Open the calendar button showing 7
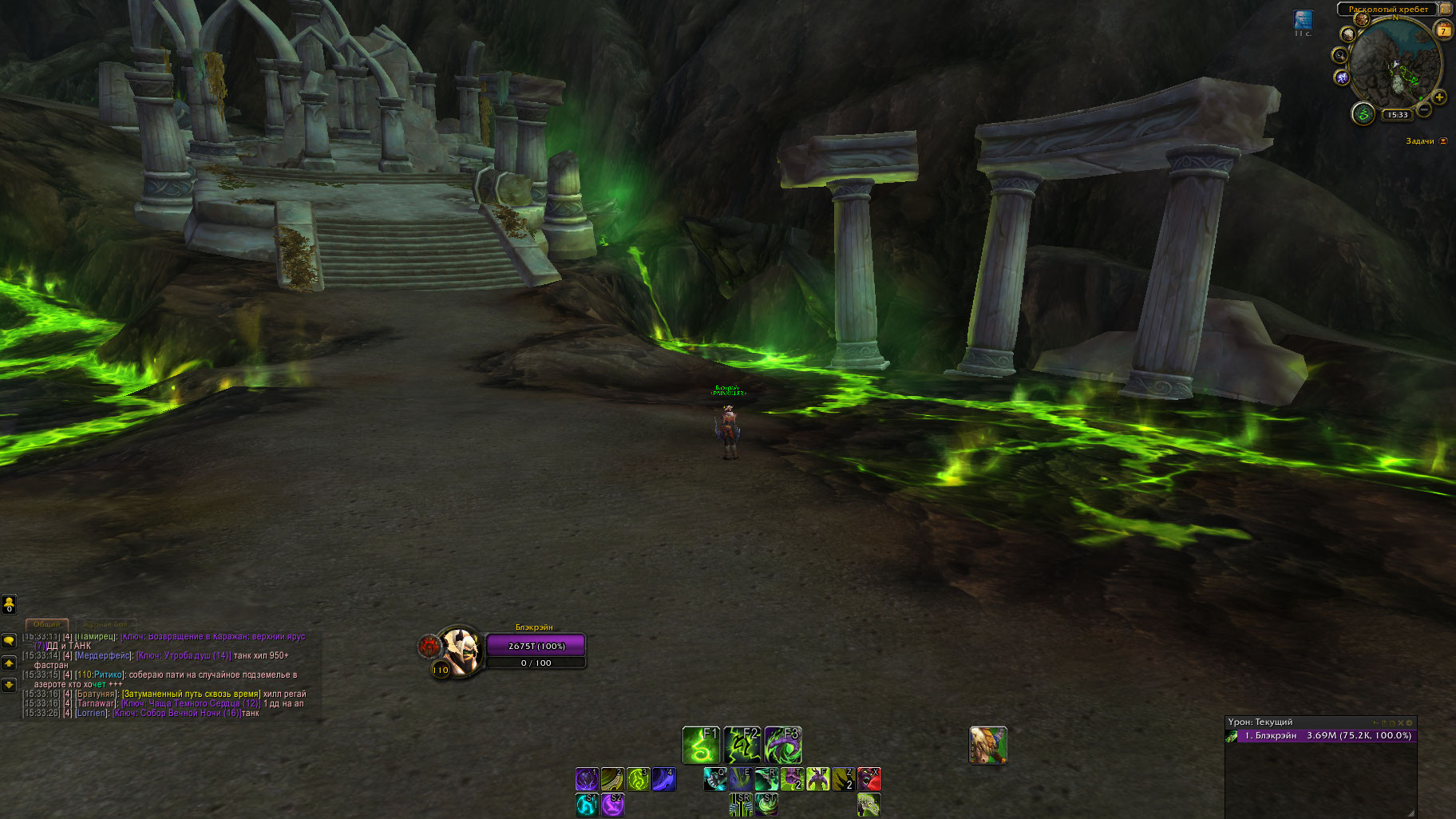 tap(1443, 31)
